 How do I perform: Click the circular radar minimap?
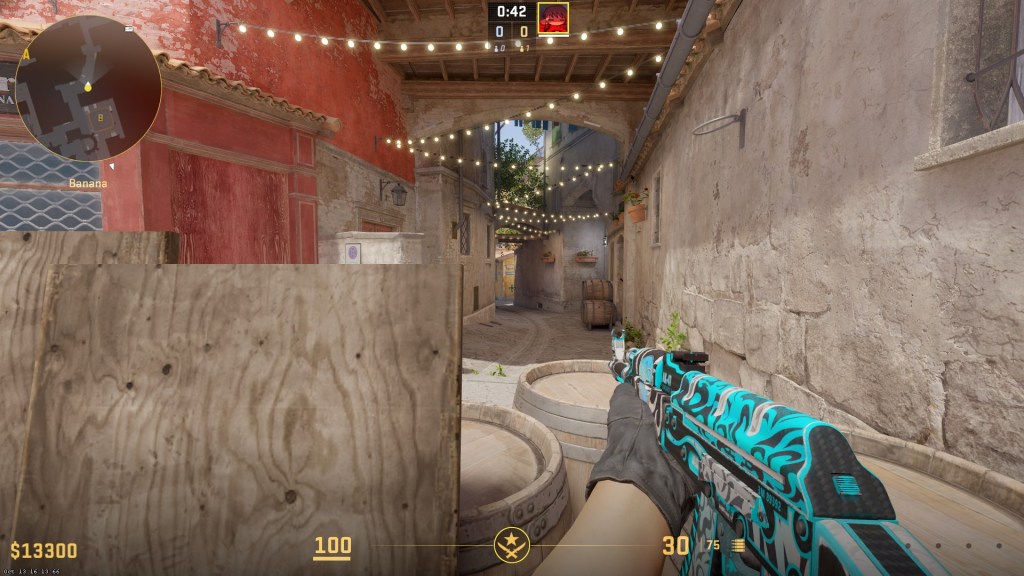[x=88, y=89]
